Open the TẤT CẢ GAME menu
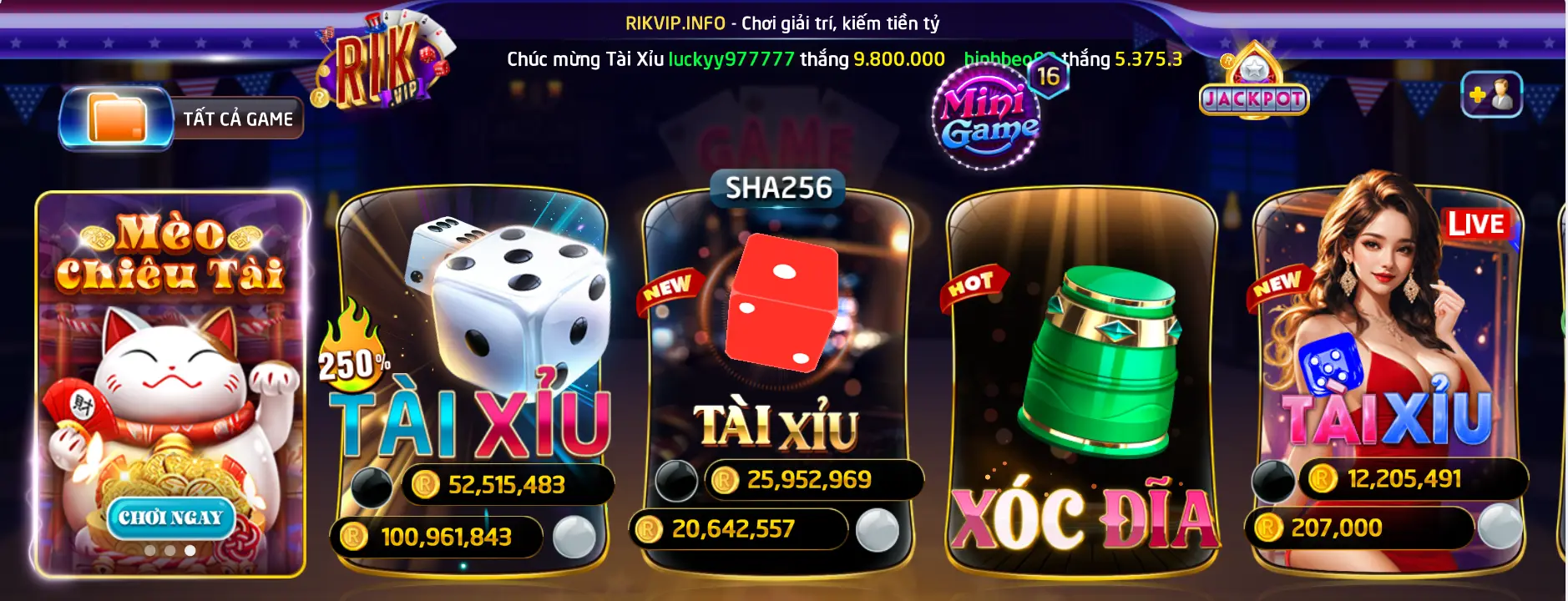The width and height of the screenshot is (1568, 601). (x=237, y=118)
